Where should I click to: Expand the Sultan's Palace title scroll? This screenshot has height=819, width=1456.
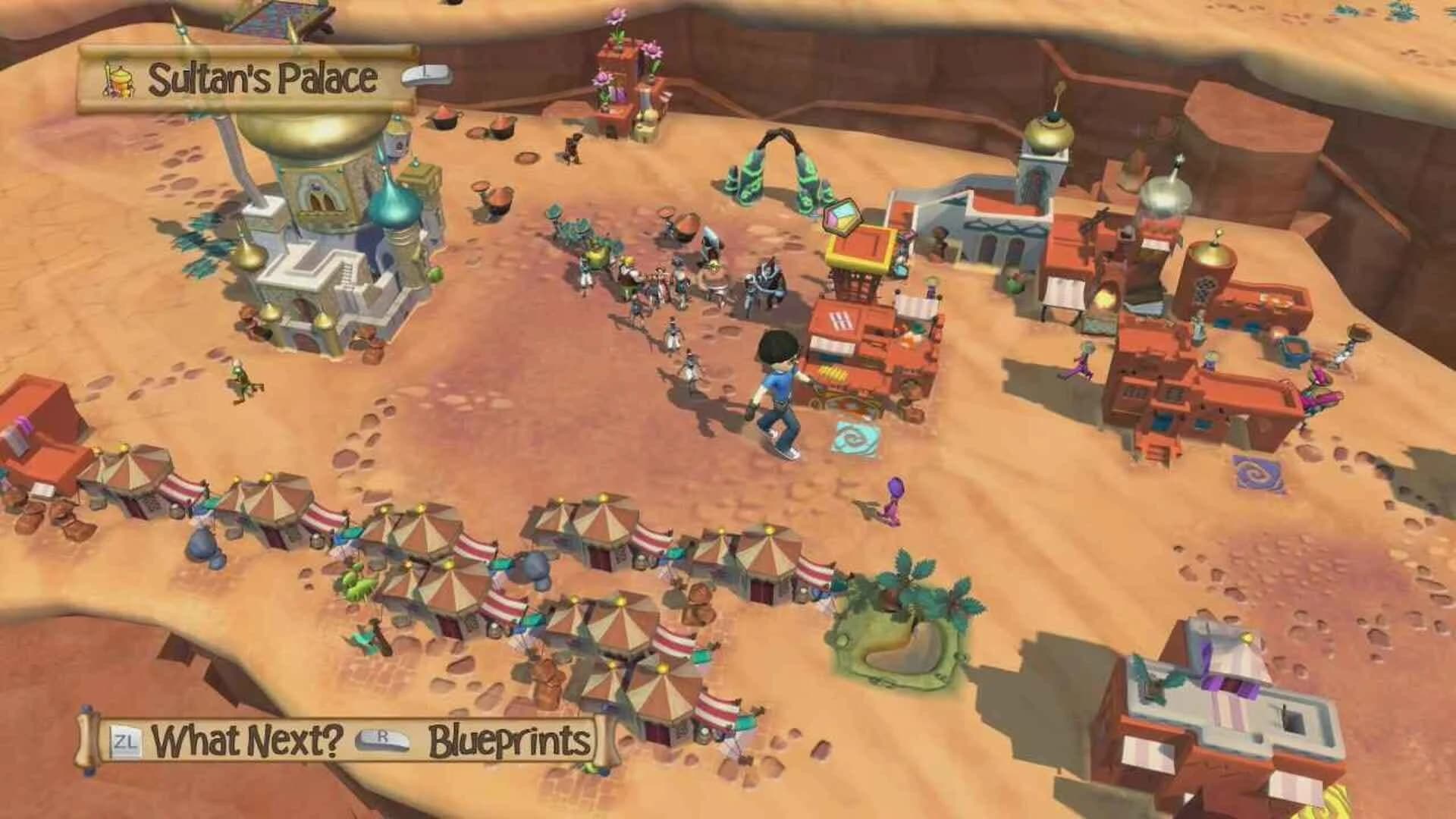coord(243,76)
